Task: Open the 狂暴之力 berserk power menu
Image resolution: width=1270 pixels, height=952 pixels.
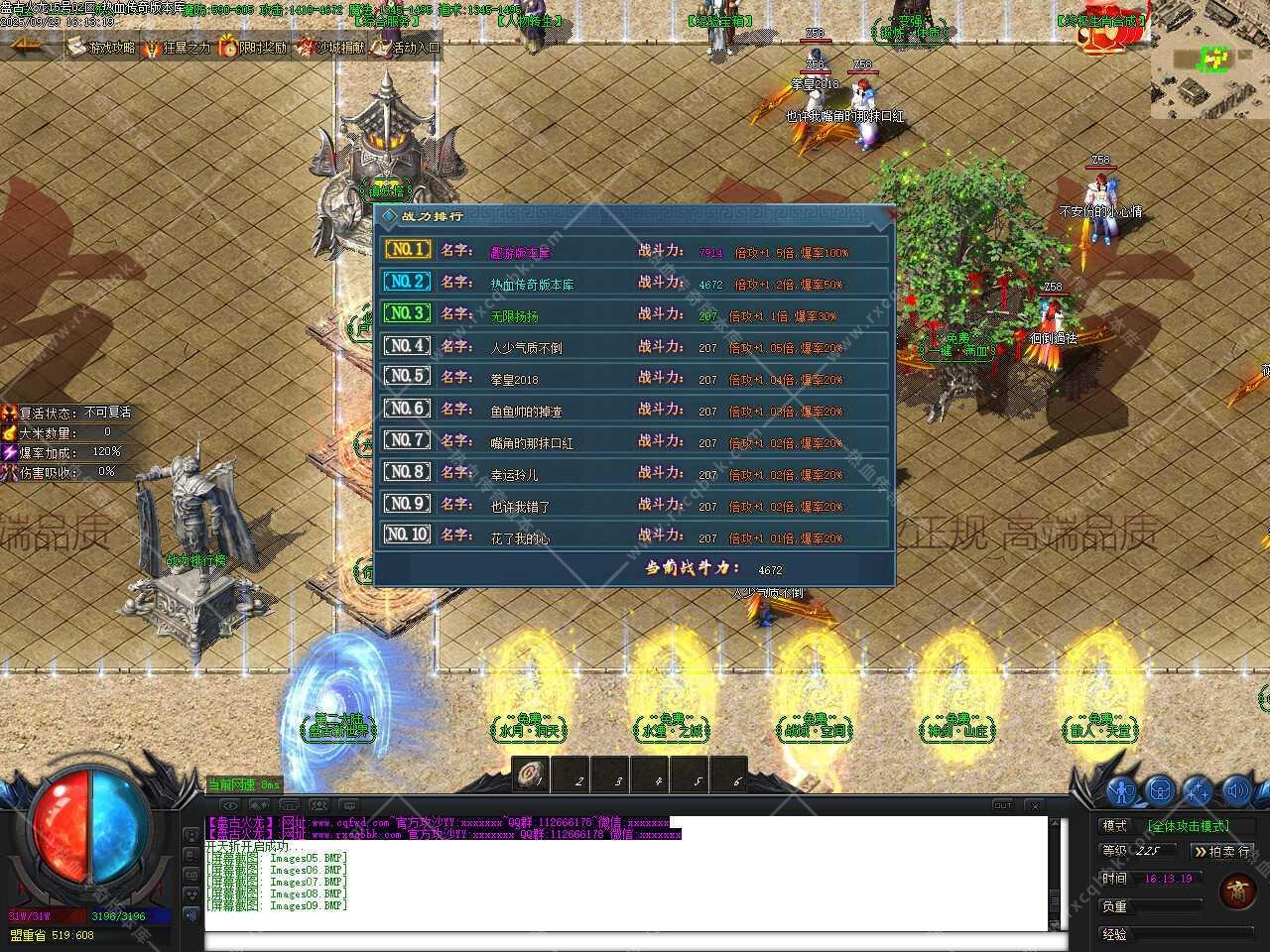Action: click(x=178, y=47)
